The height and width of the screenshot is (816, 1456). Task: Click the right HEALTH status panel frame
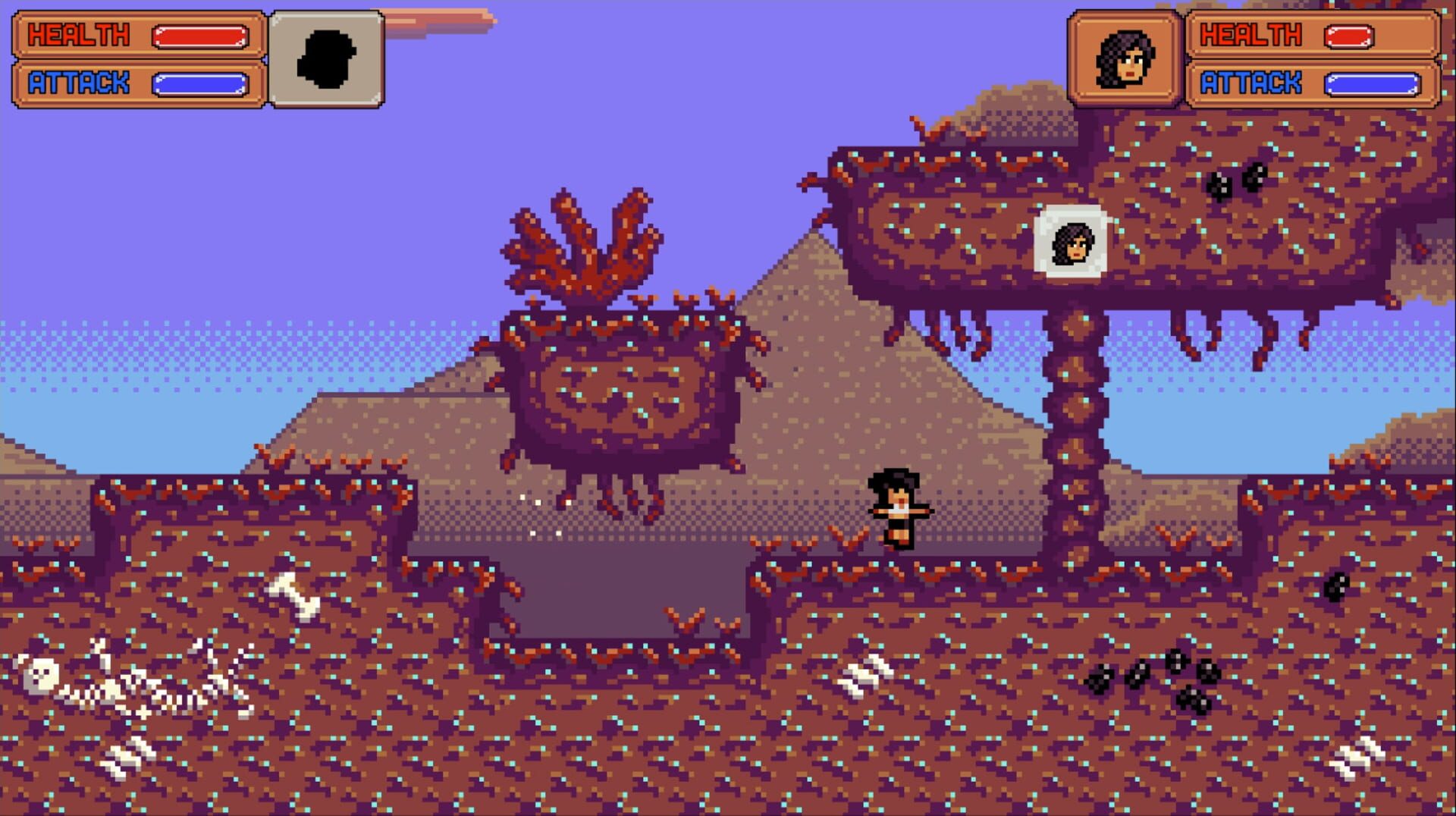click(1312, 35)
